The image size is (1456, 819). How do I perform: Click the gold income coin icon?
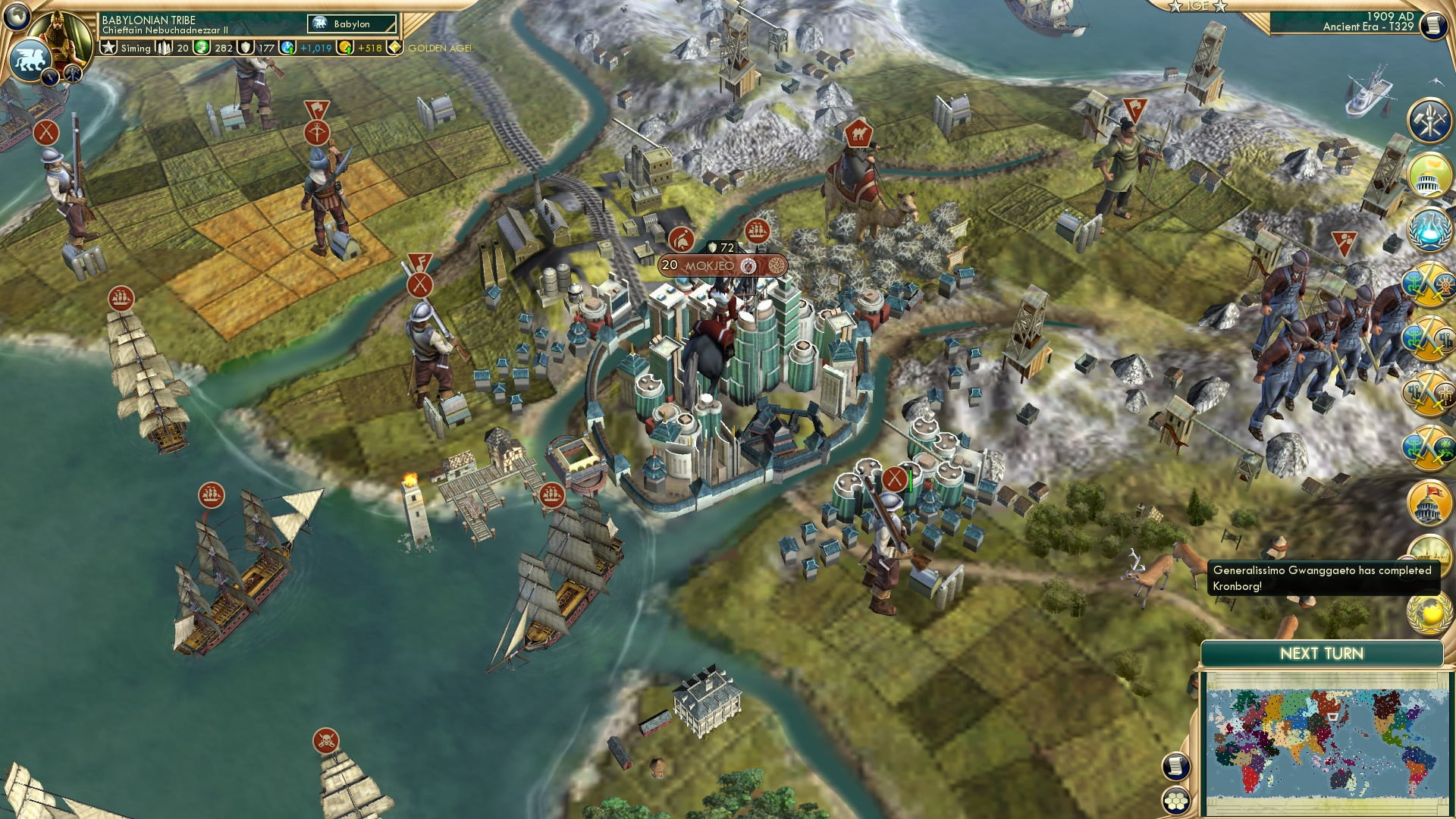347,48
